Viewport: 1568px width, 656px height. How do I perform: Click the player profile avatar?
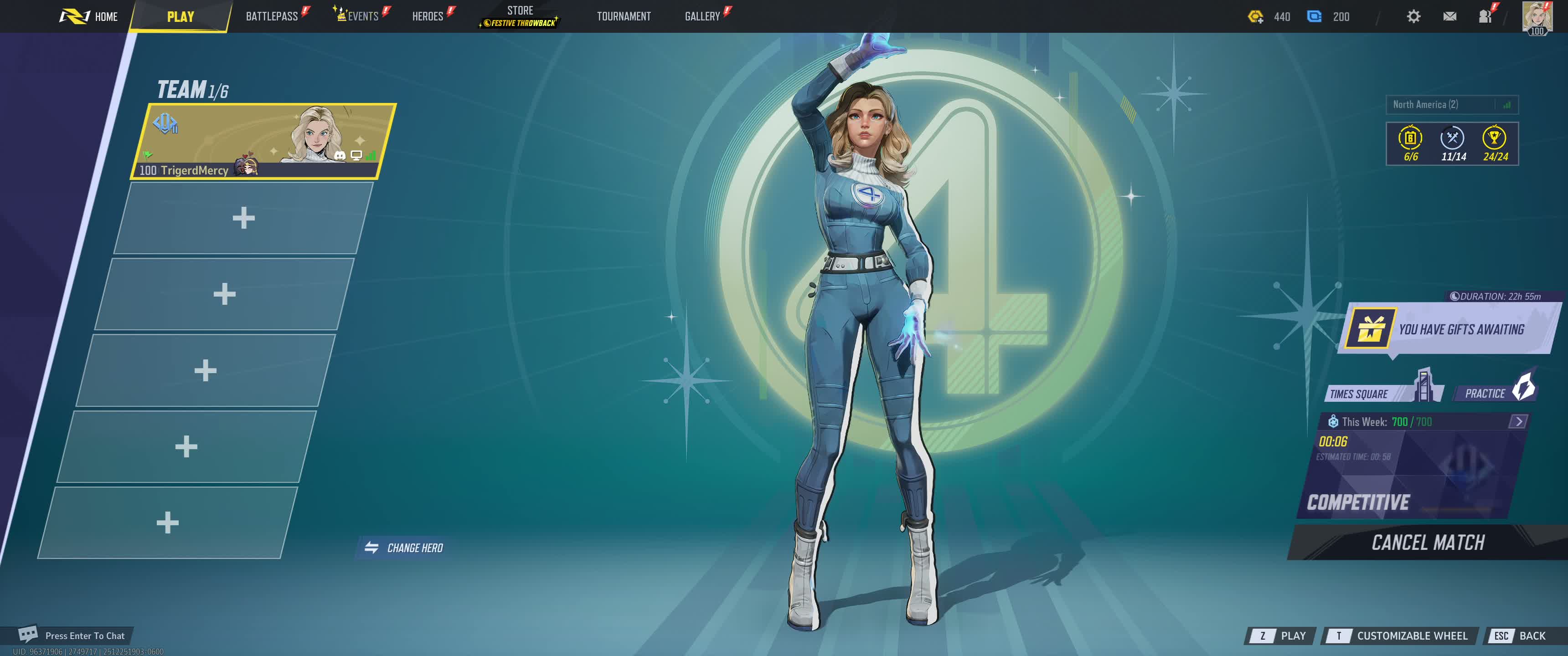coord(1537,16)
